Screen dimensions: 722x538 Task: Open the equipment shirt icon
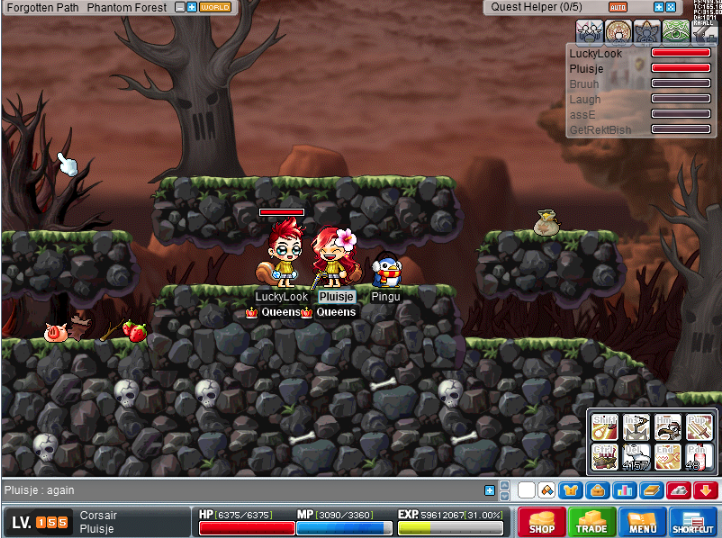(x=571, y=490)
